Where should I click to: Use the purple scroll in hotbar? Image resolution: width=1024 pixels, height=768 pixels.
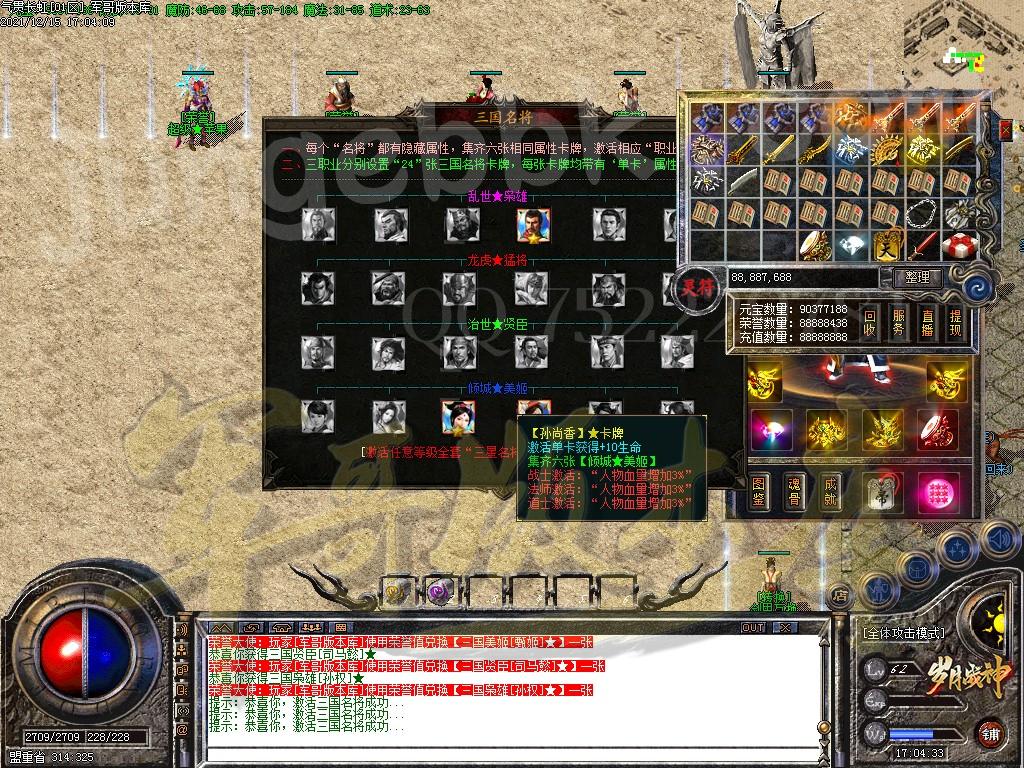[x=438, y=592]
